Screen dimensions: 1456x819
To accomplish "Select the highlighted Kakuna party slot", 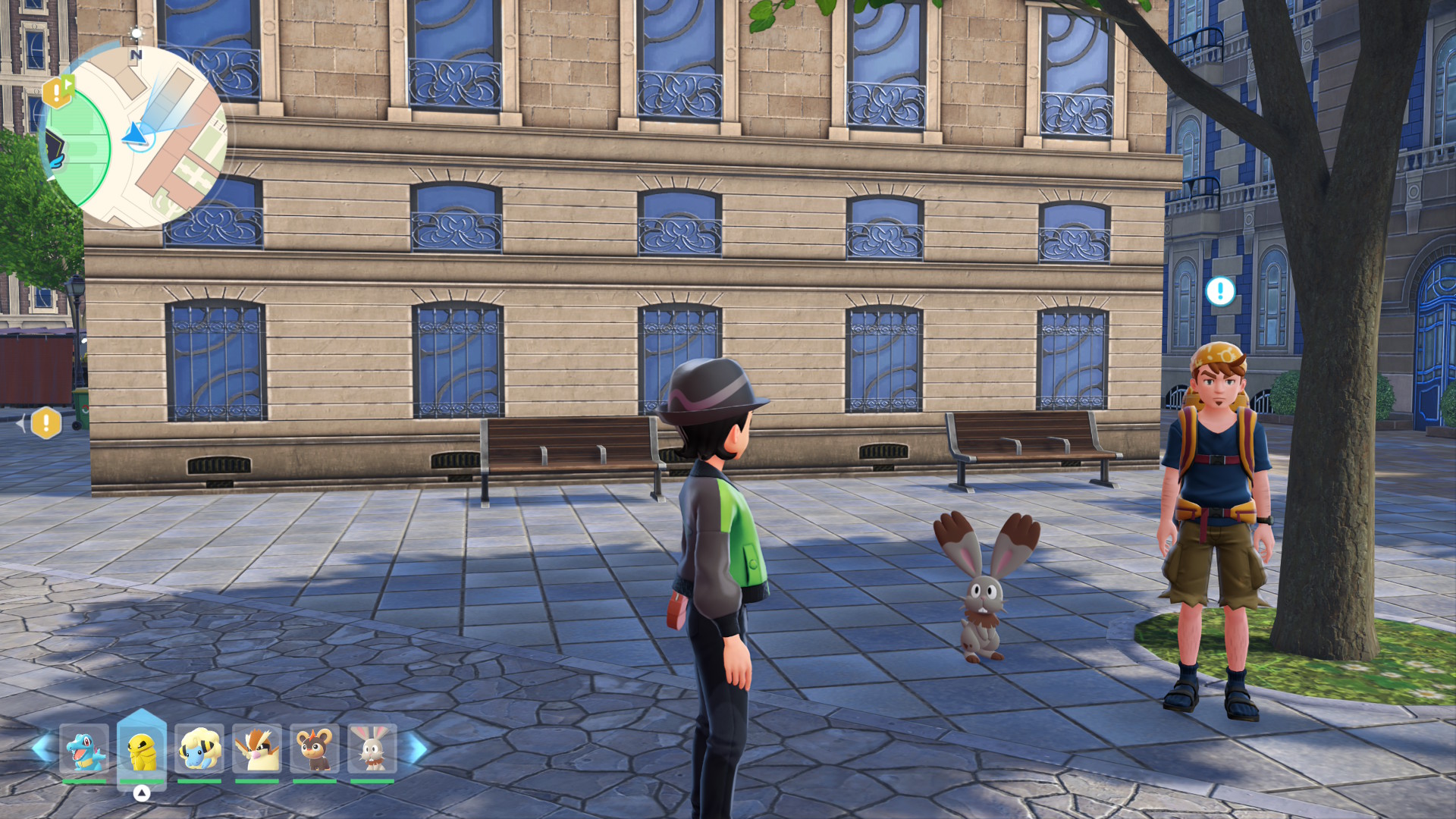I will (142, 751).
